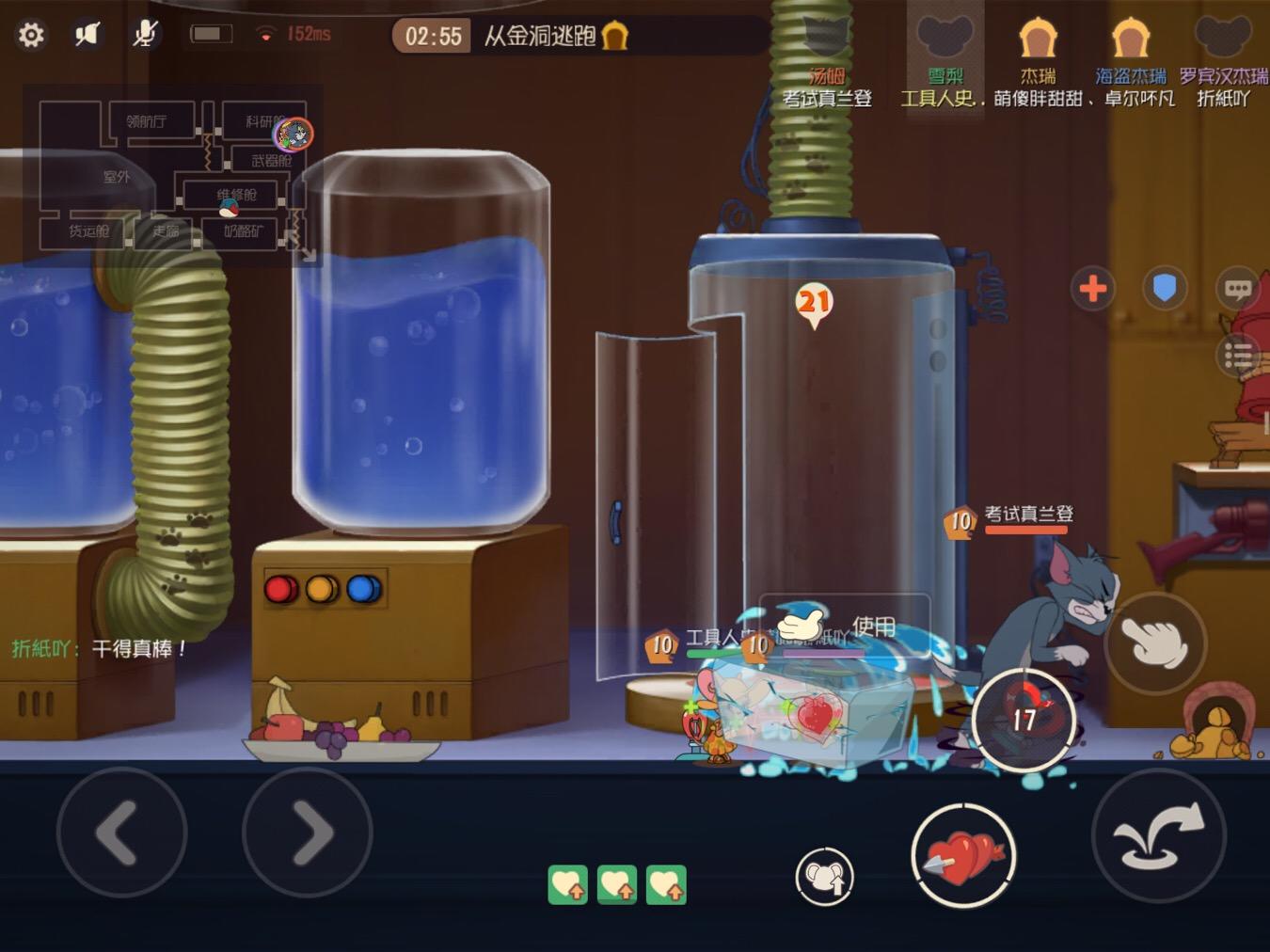1270x952 pixels.
Task: Select the leftmost green heart upgrade card
Action: 566,882
